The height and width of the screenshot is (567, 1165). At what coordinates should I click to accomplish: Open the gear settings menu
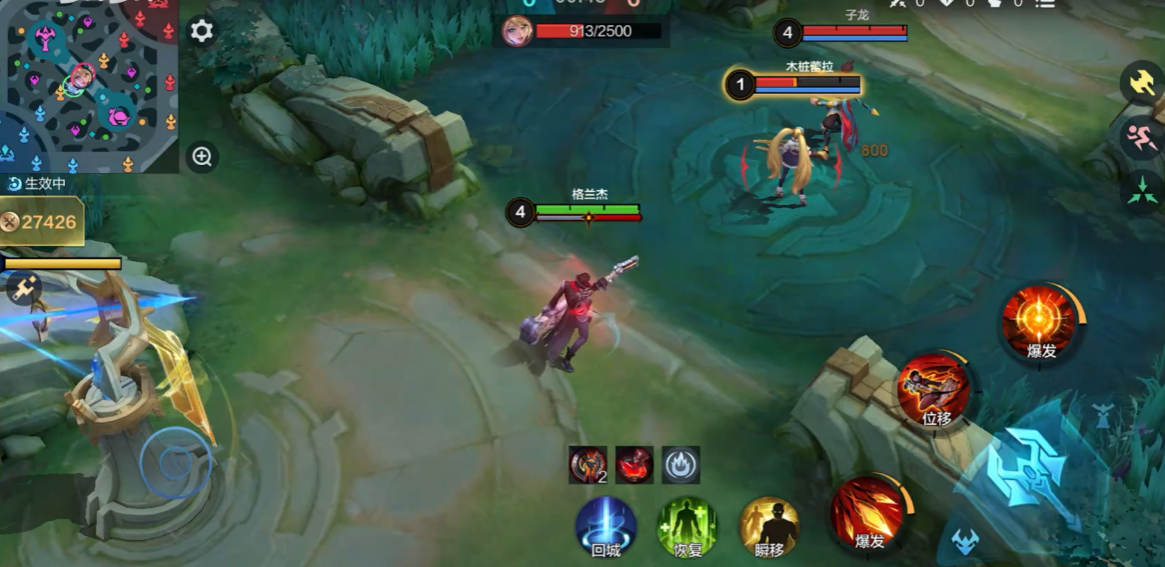pos(201,31)
